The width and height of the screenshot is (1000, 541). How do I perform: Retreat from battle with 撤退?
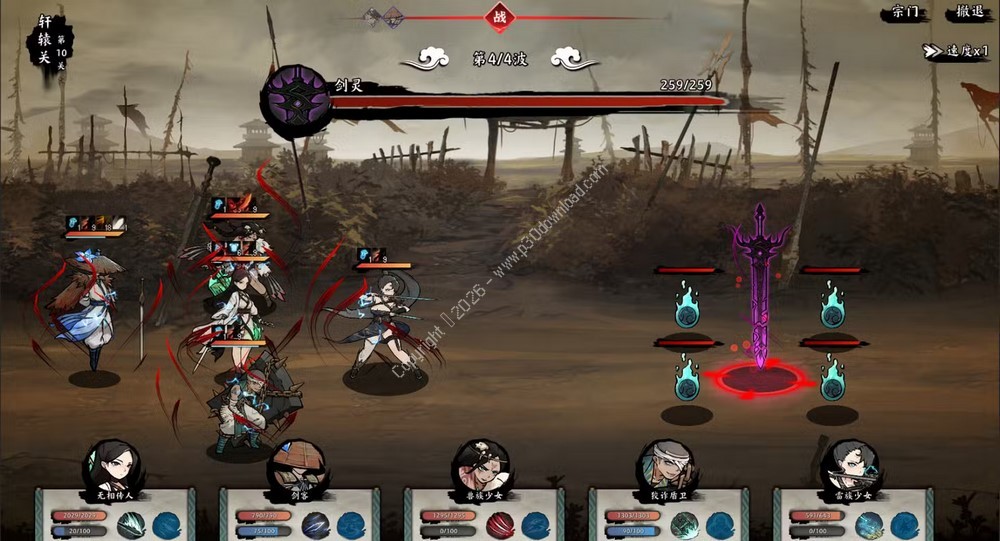[x=968, y=13]
